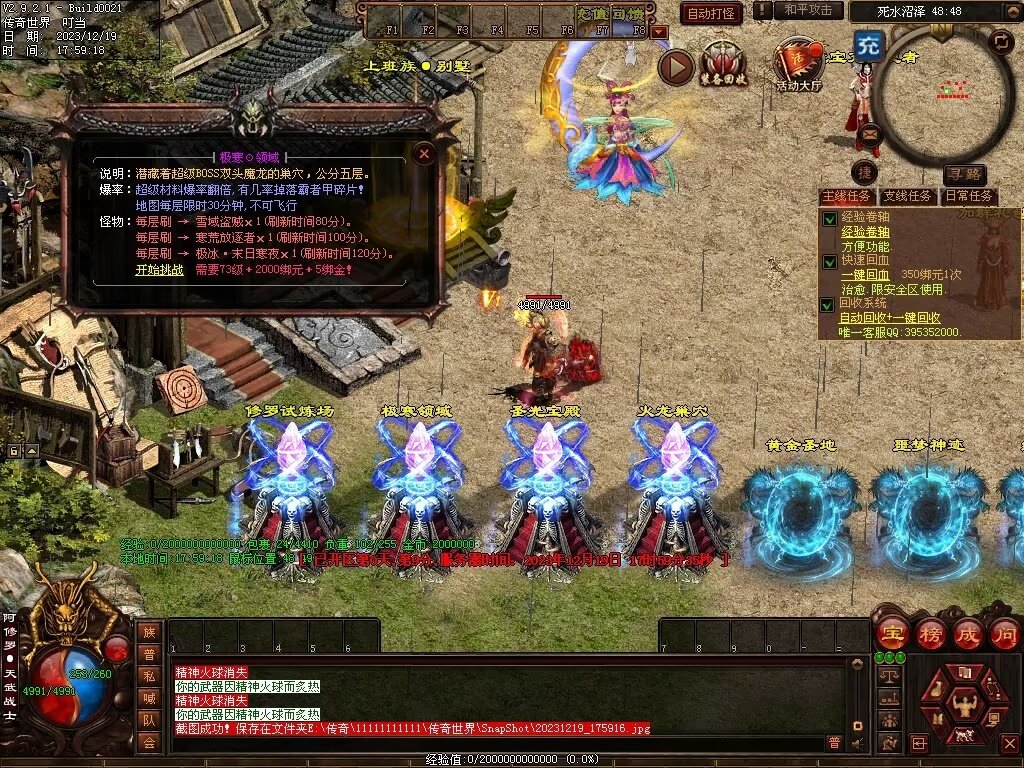Click the circular minimap

pyautogui.click(x=943, y=95)
